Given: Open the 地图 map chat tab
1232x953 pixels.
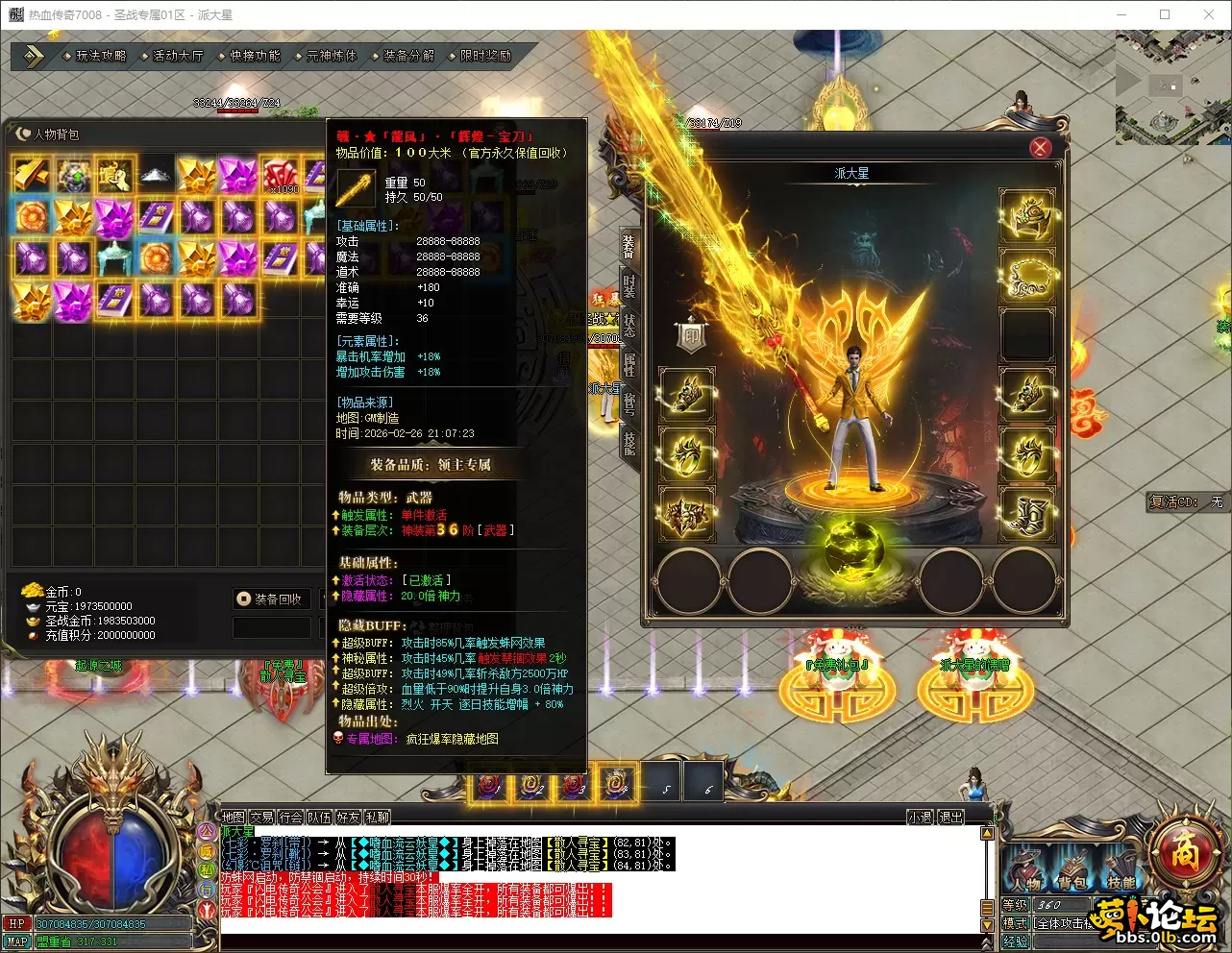Looking at the screenshot, I should (x=234, y=818).
